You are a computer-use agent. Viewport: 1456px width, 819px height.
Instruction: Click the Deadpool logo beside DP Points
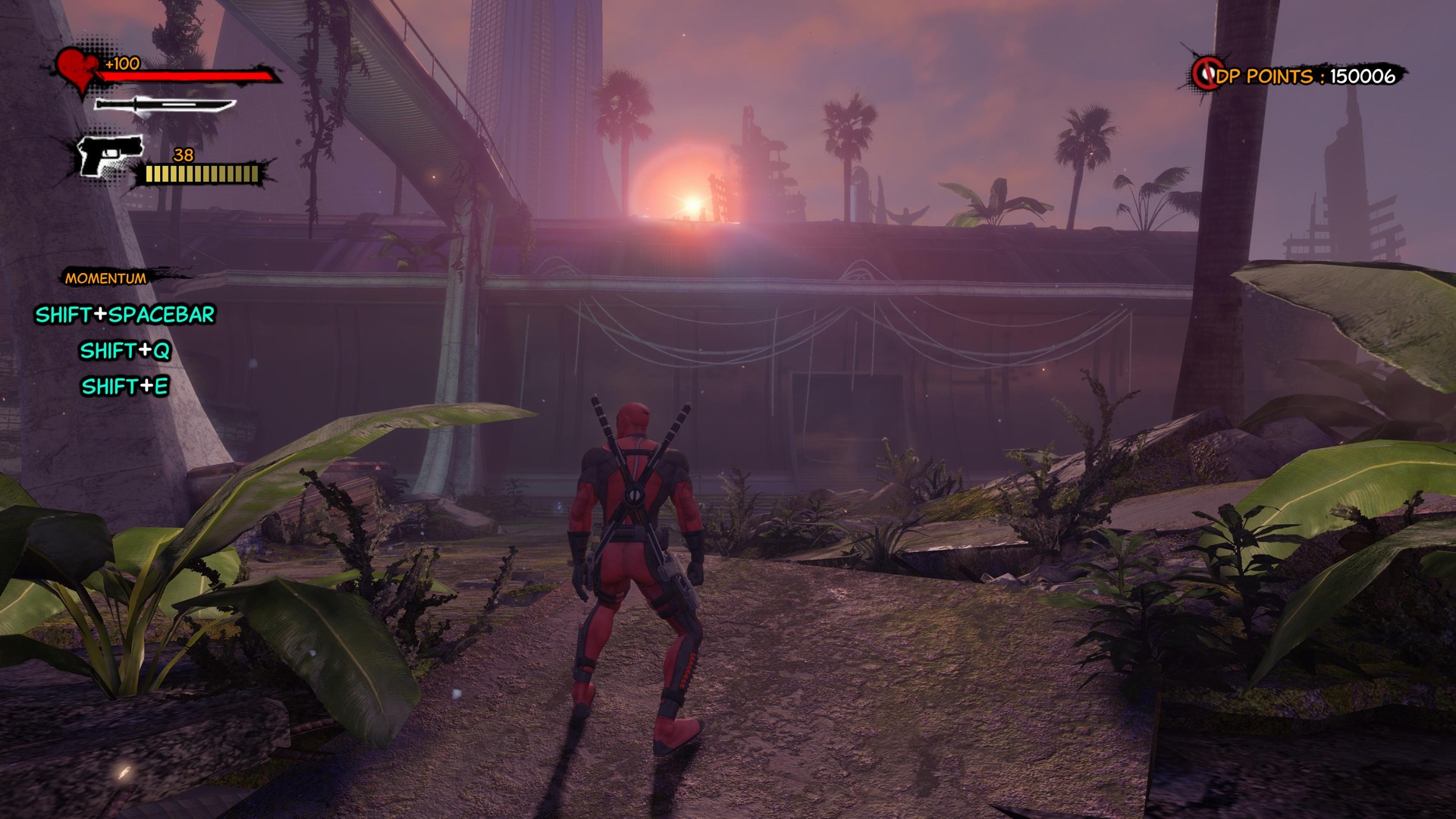pos(1205,74)
